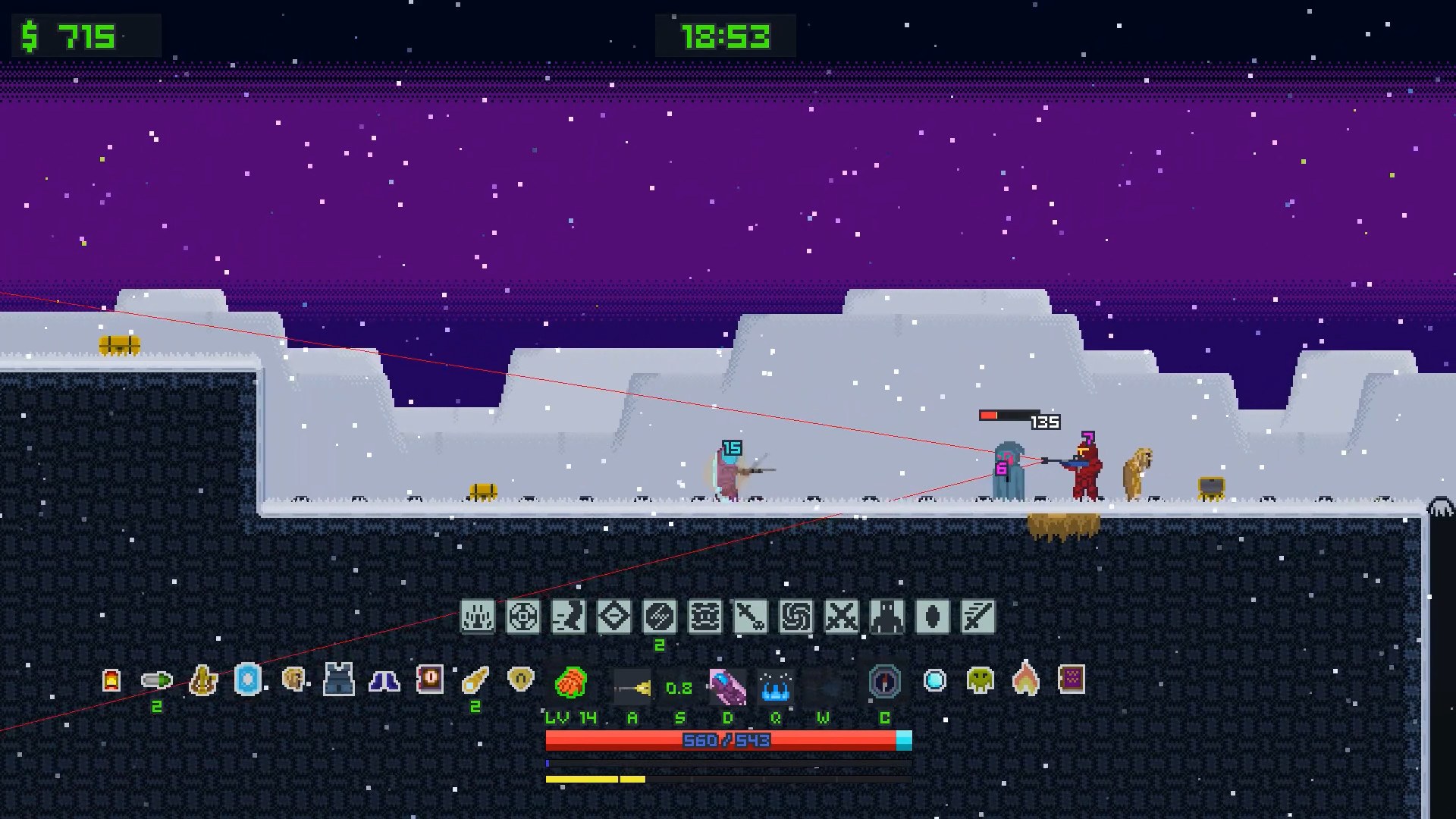Viewport: 1456px width, 819px height.
Task: Select the compass charm in the C slot
Action: [883, 682]
